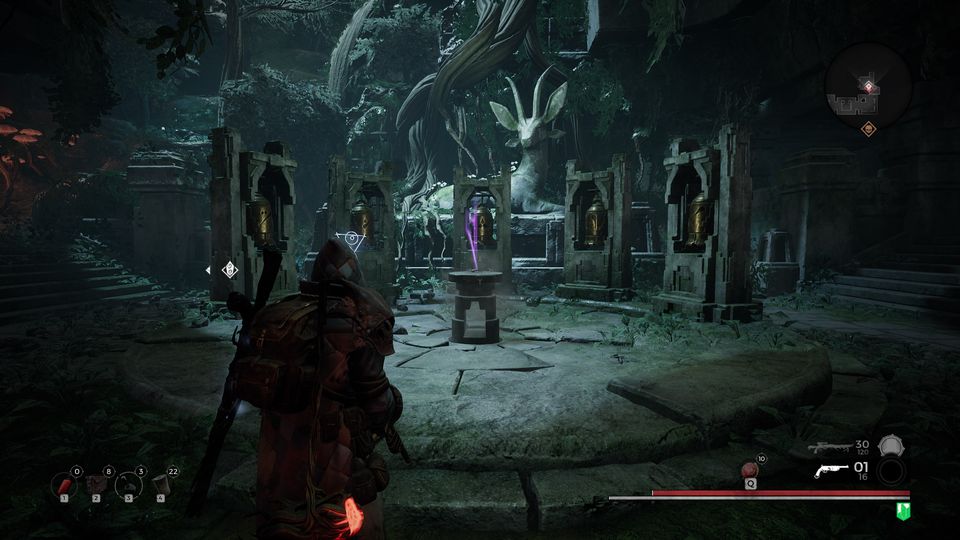Image resolution: width=960 pixels, height=540 pixels.
Task: Use the red relic heart icon
Action: pyautogui.click(x=750, y=470)
